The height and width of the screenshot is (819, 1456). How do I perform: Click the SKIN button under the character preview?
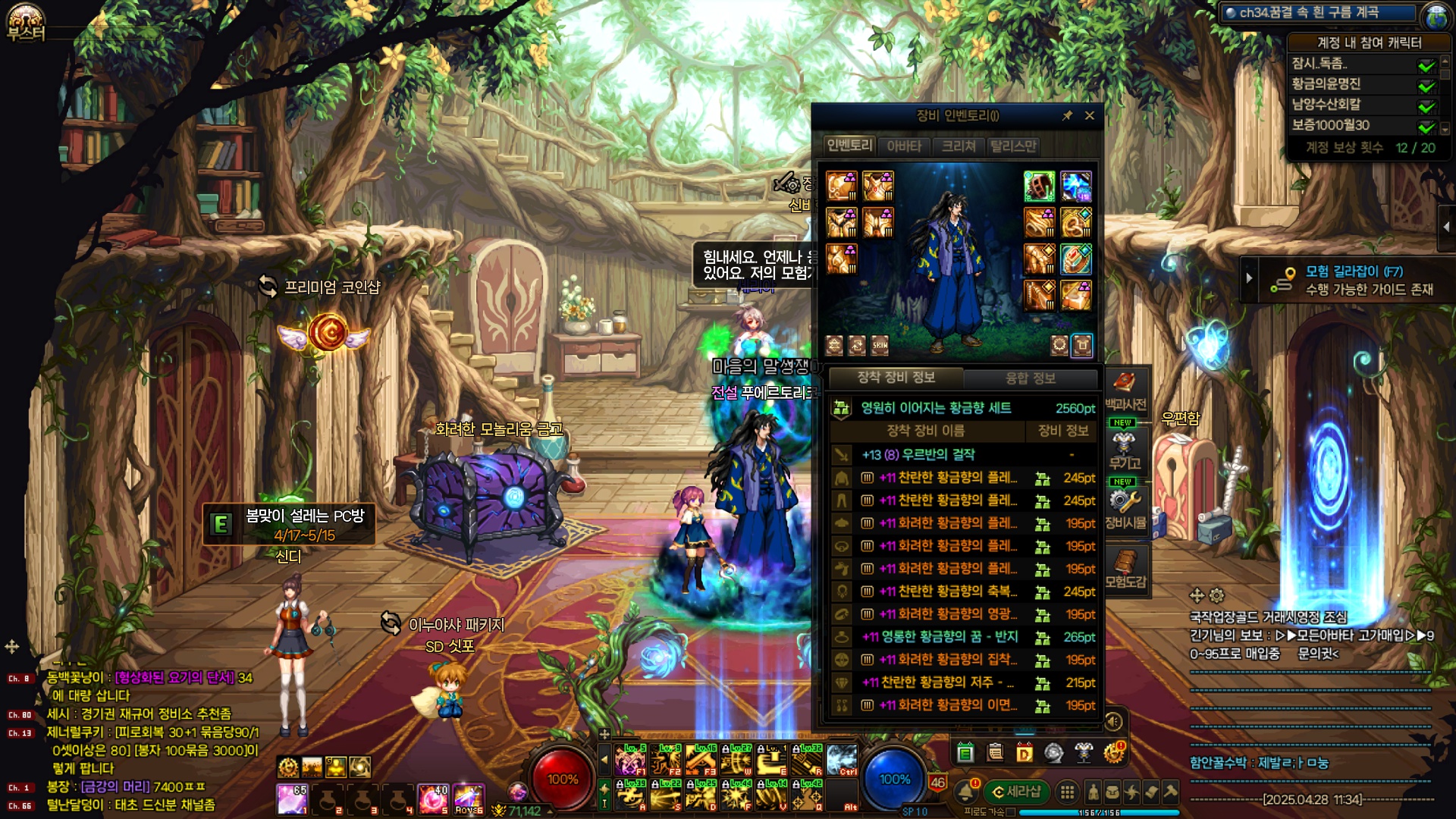click(880, 345)
